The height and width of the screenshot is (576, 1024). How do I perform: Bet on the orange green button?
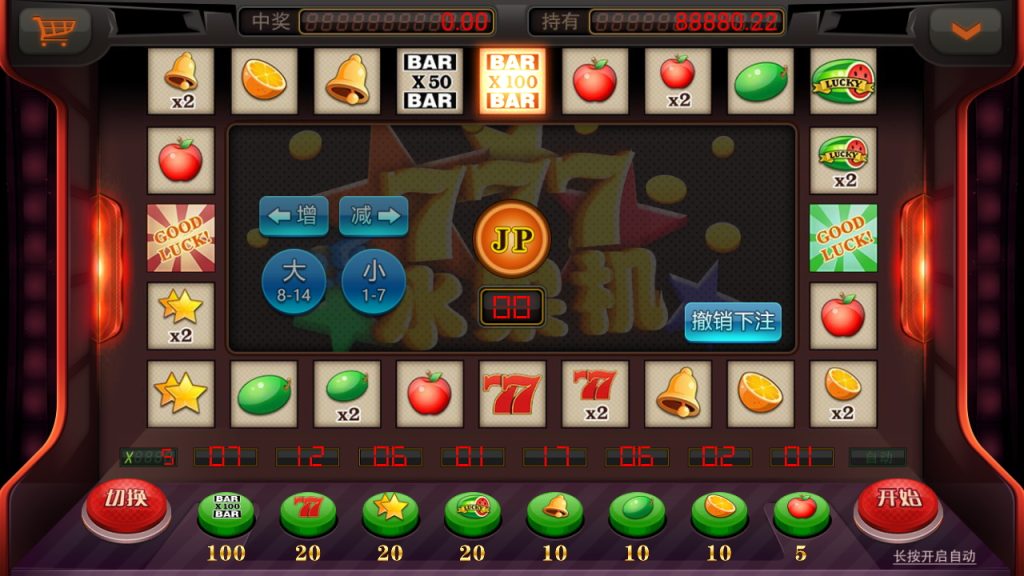[x=719, y=512]
